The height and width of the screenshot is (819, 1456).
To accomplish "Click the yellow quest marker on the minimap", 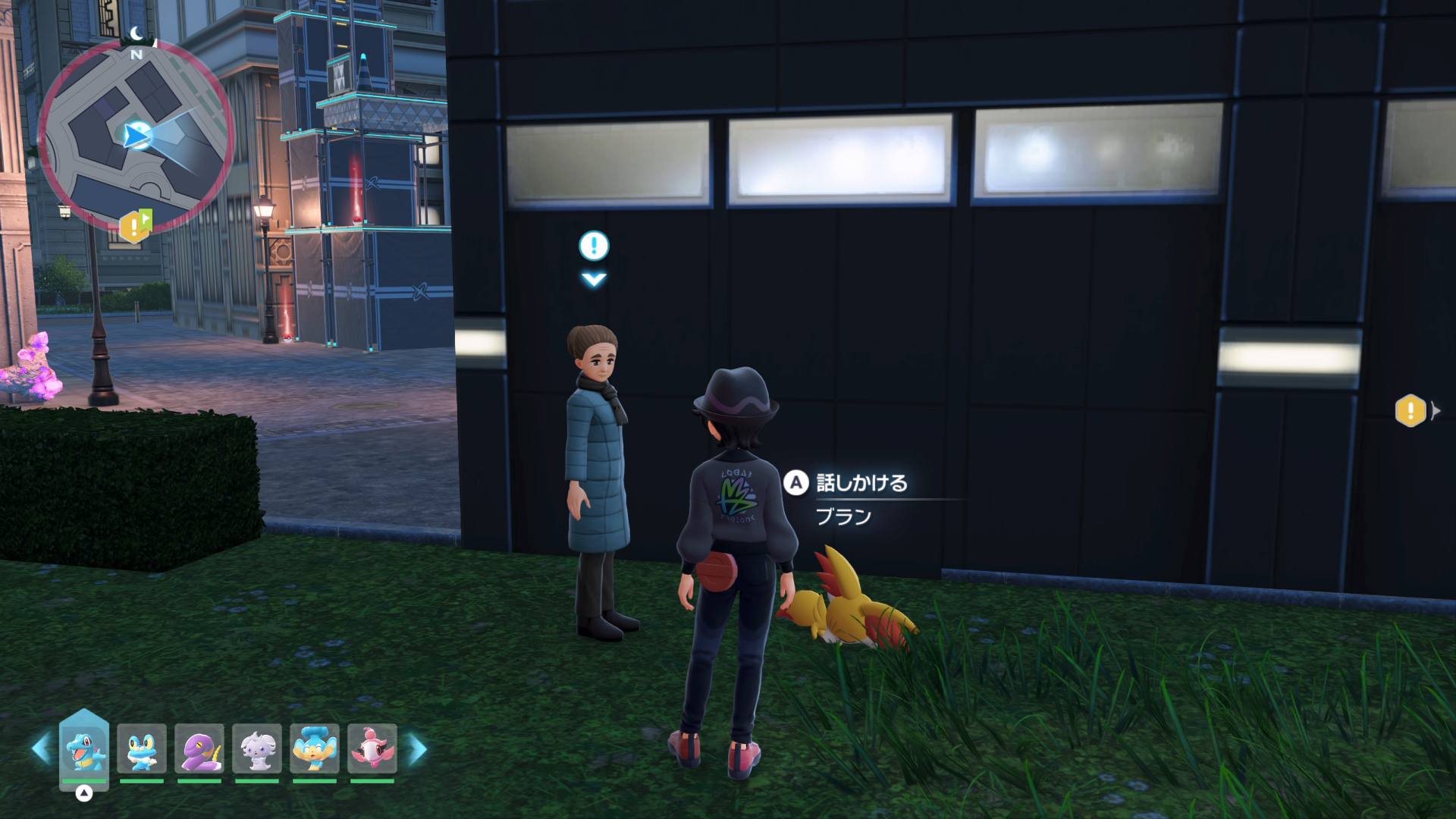I will coord(135,225).
